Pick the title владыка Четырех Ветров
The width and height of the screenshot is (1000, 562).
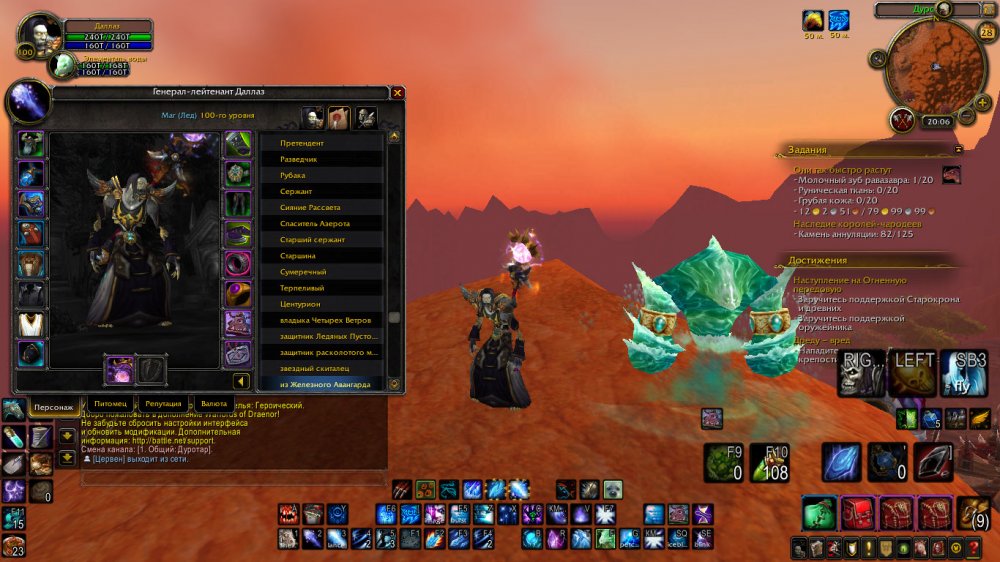322,321
